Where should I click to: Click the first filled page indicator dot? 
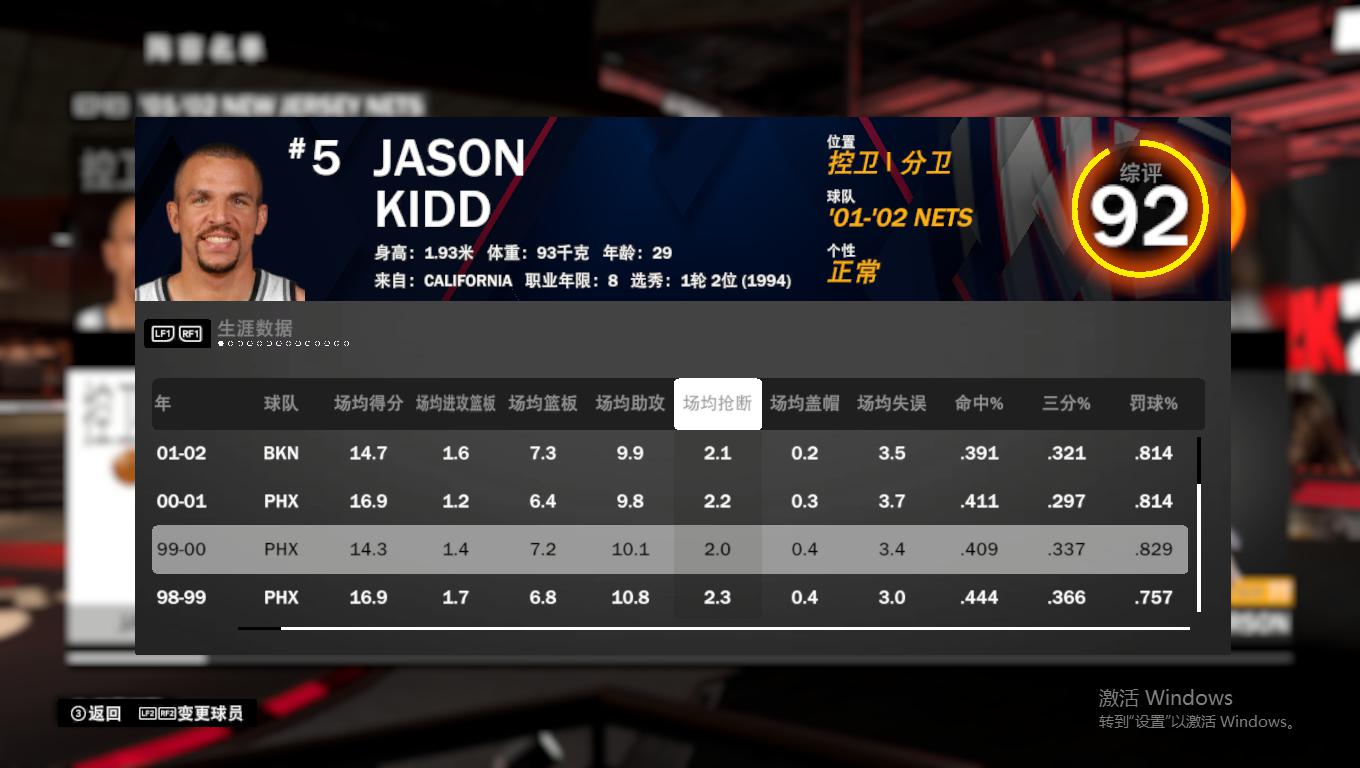point(221,344)
